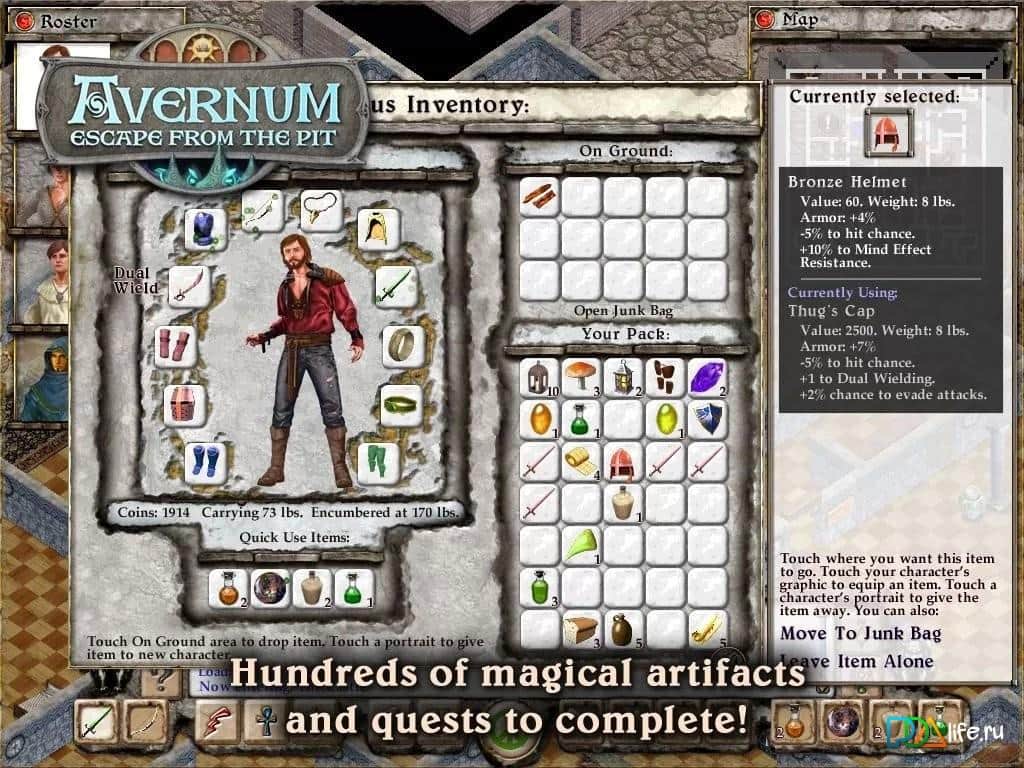The image size is (1024, 768).
Task: Select the bread loaf in pack
Action: click(x=581, y=629)
